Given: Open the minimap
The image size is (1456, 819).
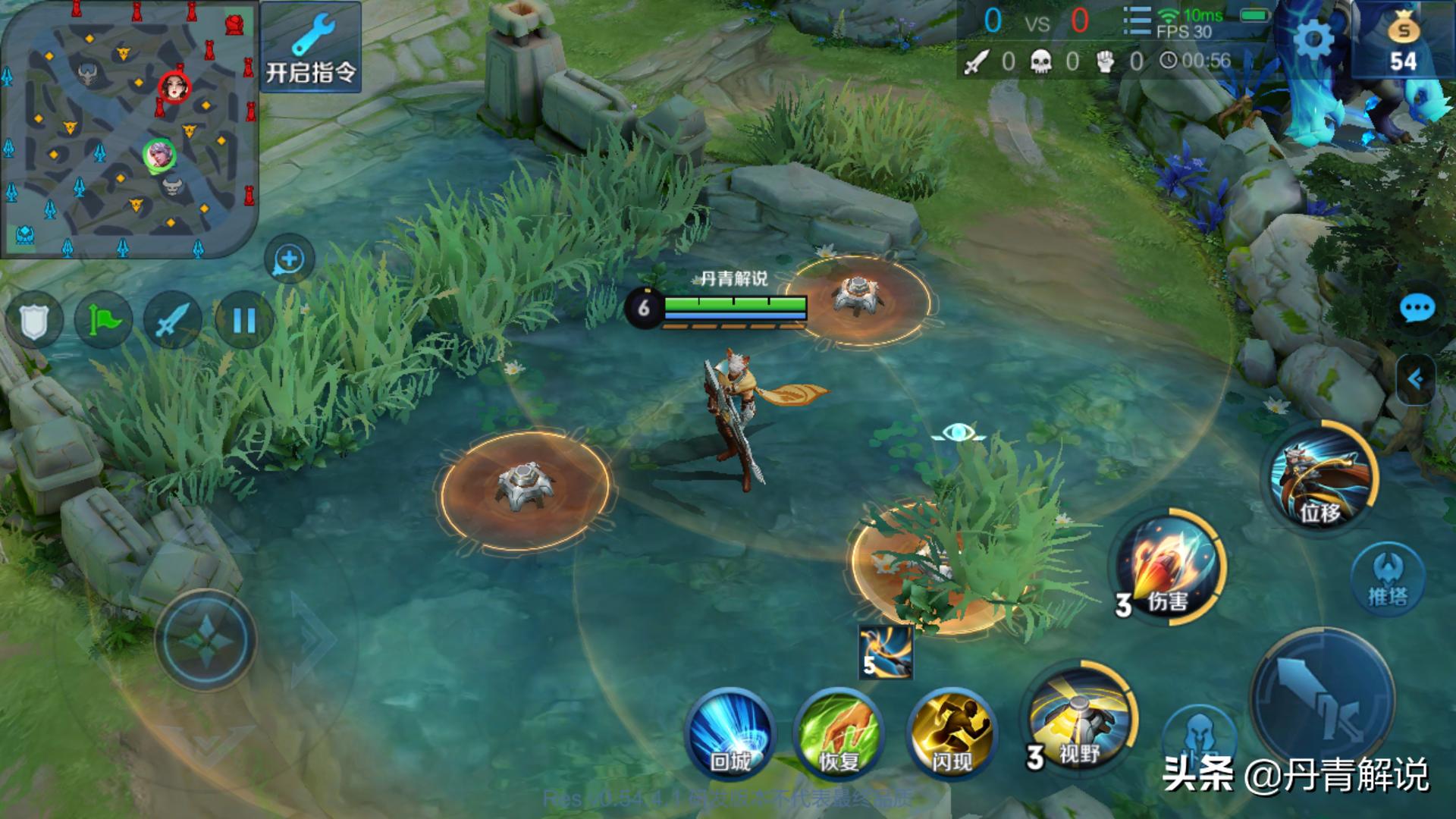Looking at the screenshot, I should click(x=127, y=127).
